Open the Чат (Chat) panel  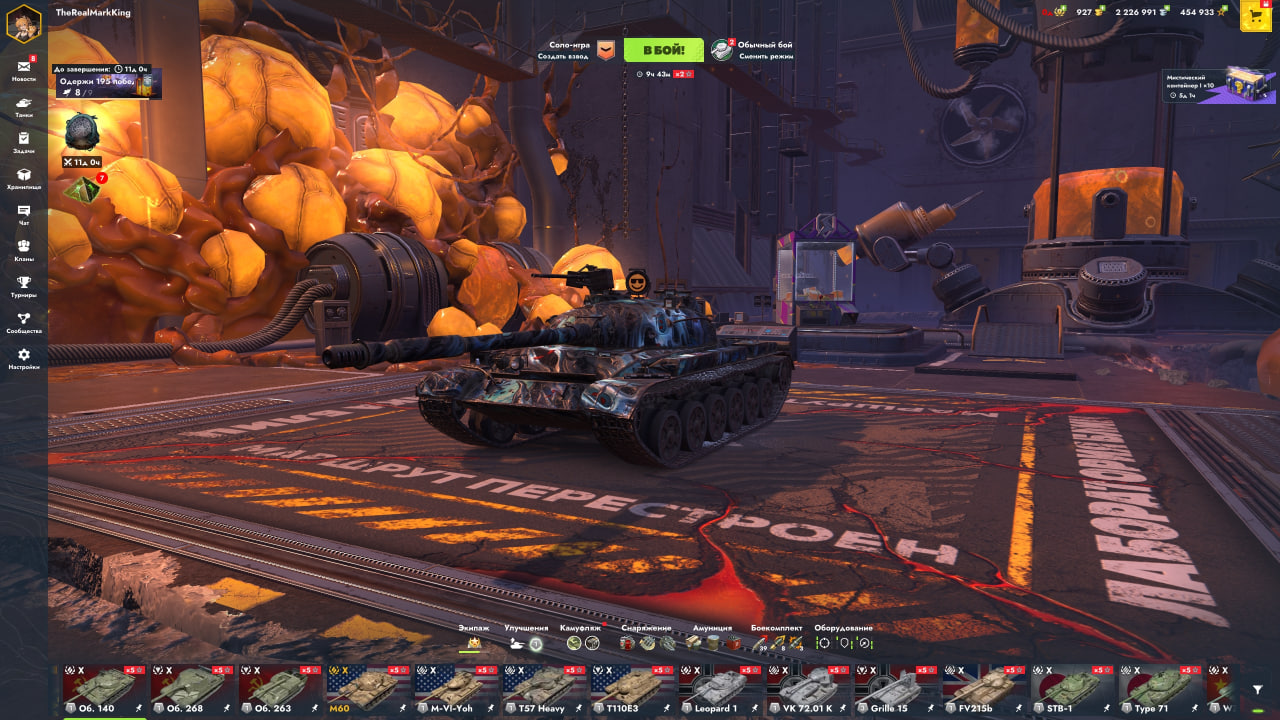[24, 214]
